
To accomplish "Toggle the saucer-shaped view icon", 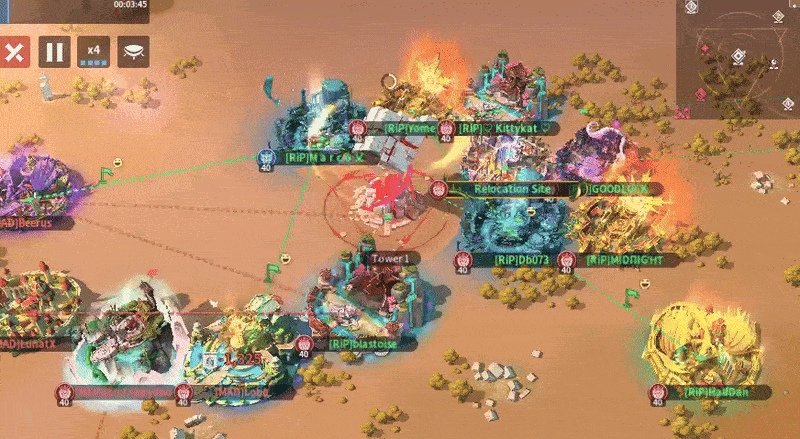I will pos(133,51).
